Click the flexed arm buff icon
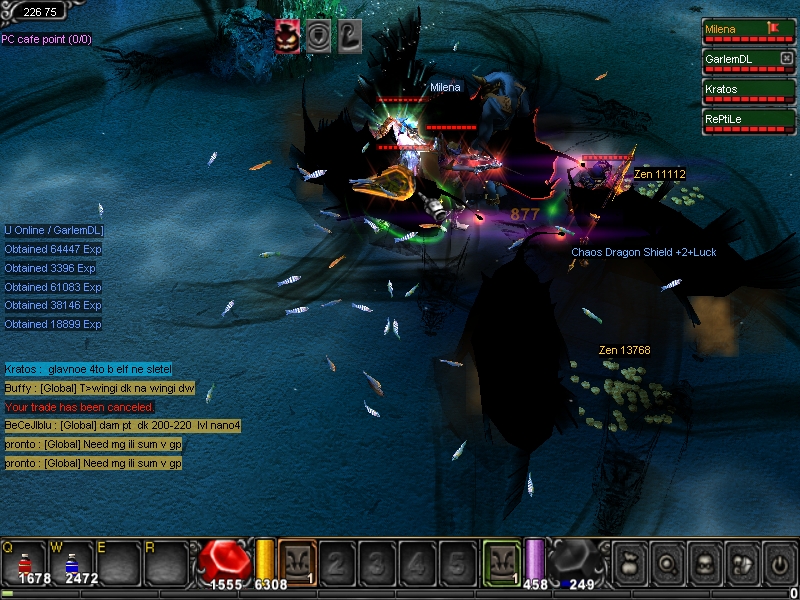 (349, 36)
